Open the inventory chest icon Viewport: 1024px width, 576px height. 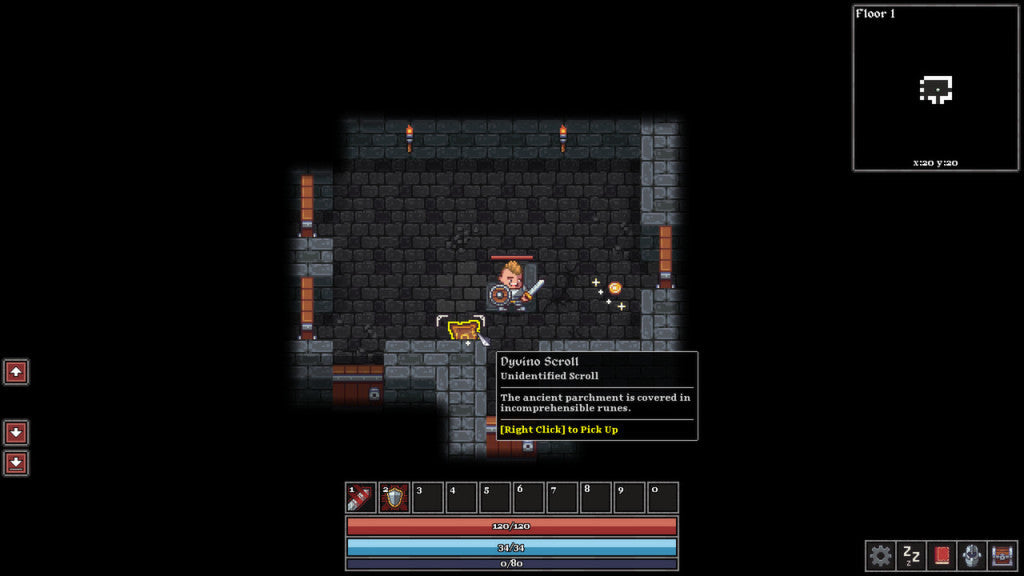pos(1002,555)
